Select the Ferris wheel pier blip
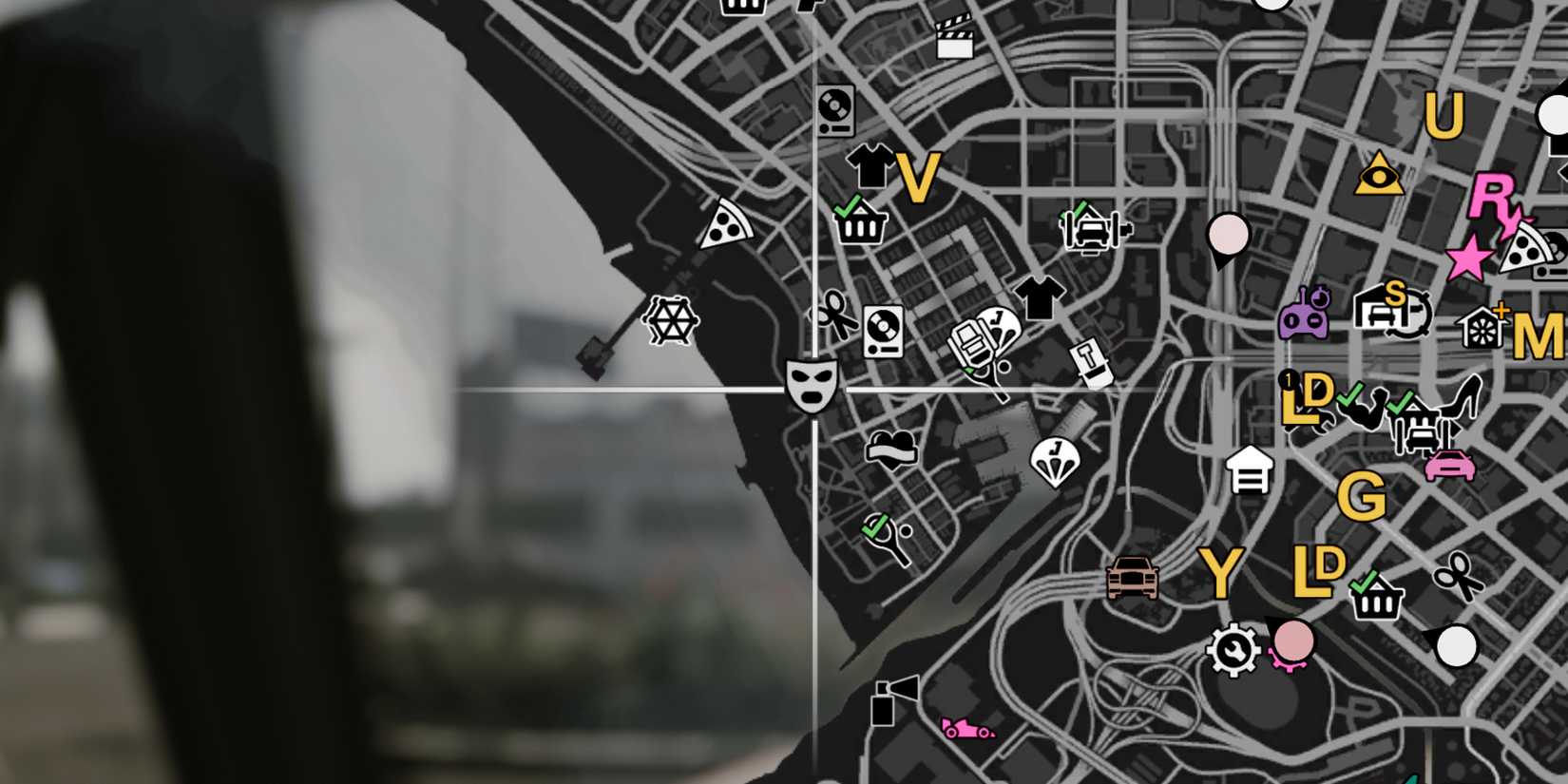The height and width of the screenshot is (784, 1568). [671, 321]
